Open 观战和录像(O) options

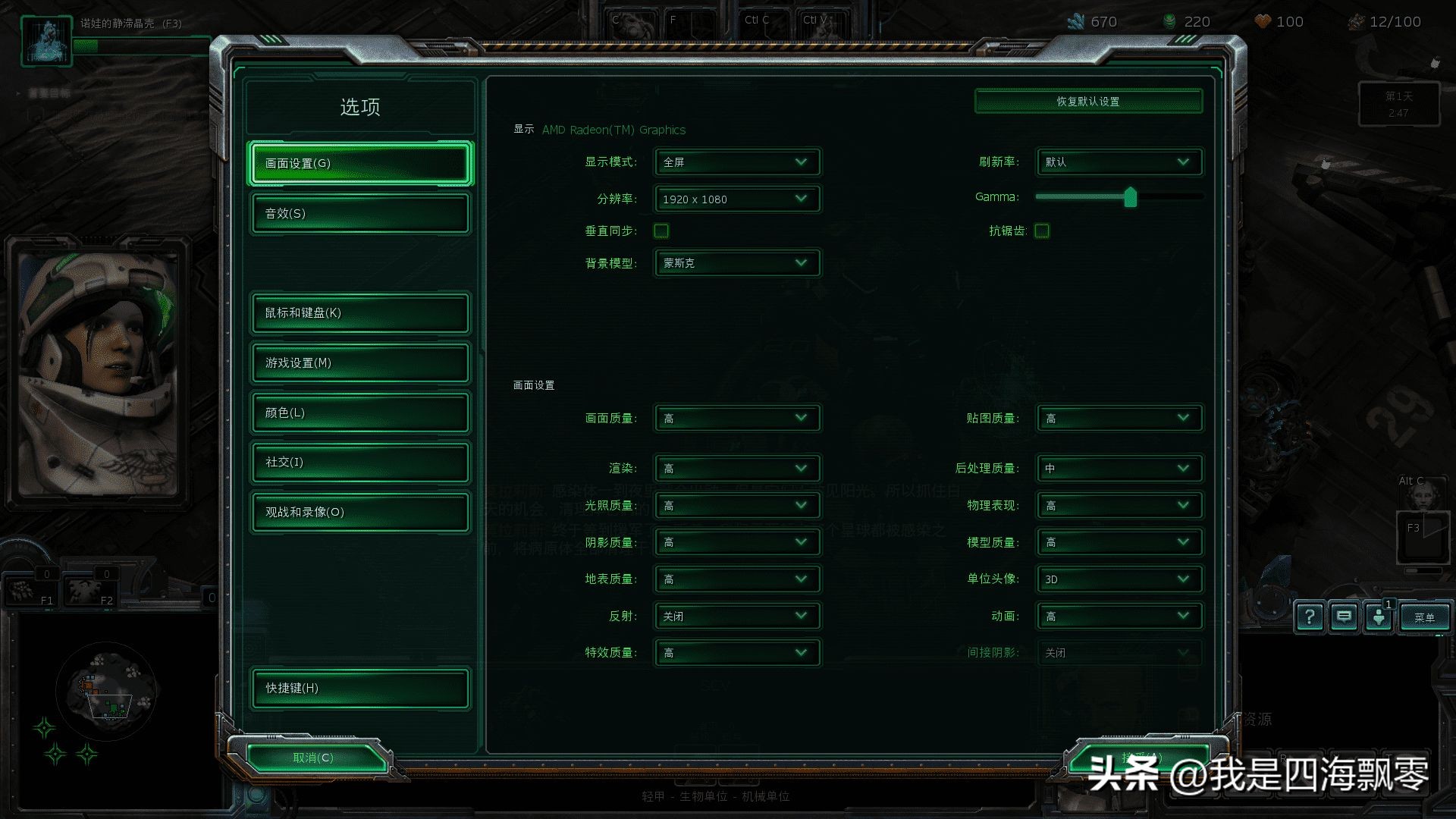click(x=360, y=512)
